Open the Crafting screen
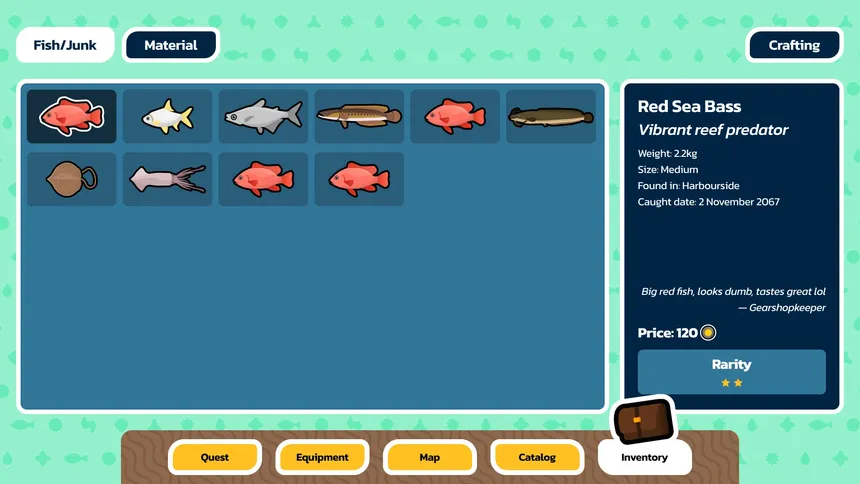Viewport: 860px width, 484px height. click(794, 45)
